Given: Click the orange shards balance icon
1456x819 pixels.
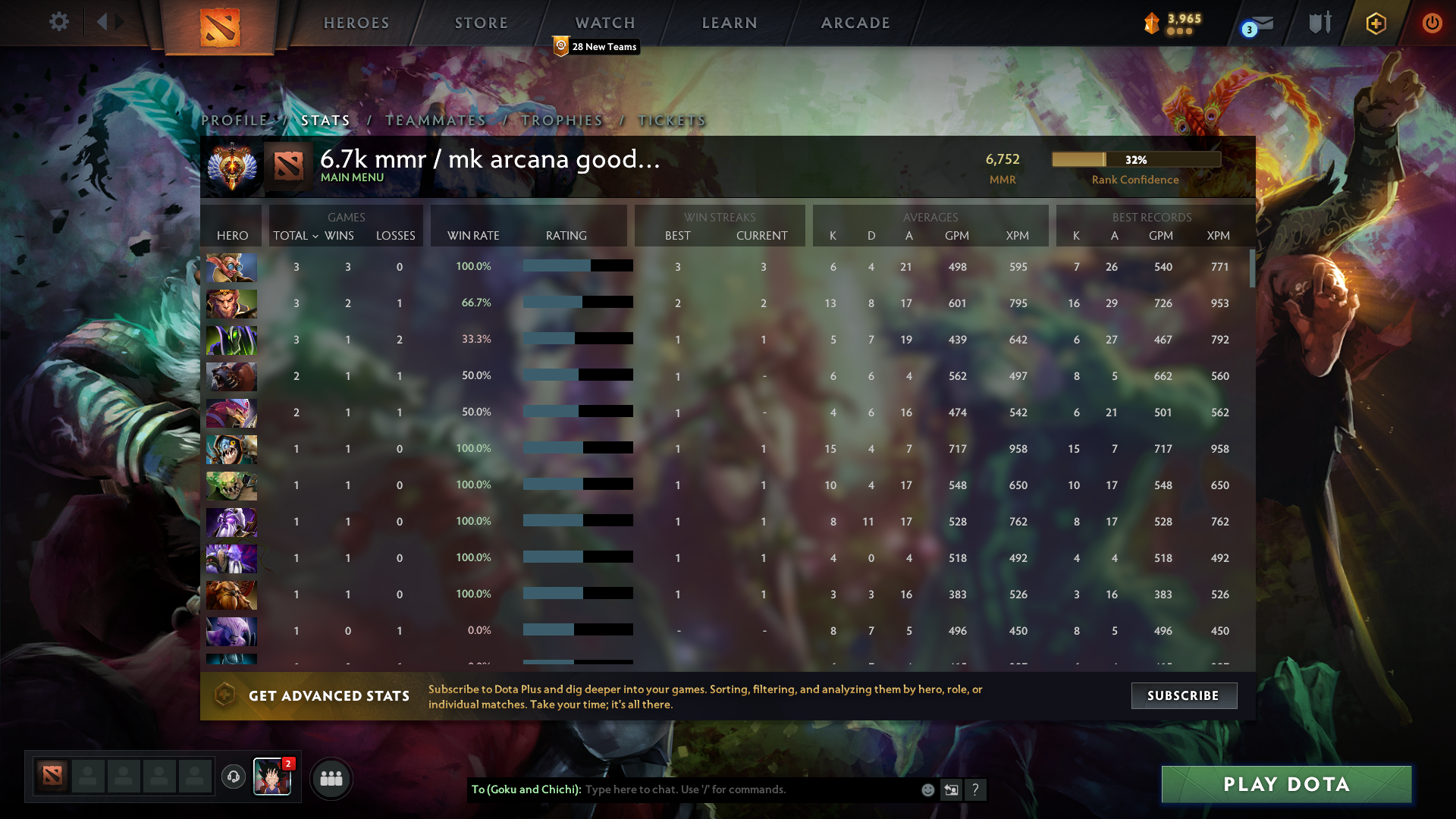Looking at the screenshot, I should coord(1151,23).
